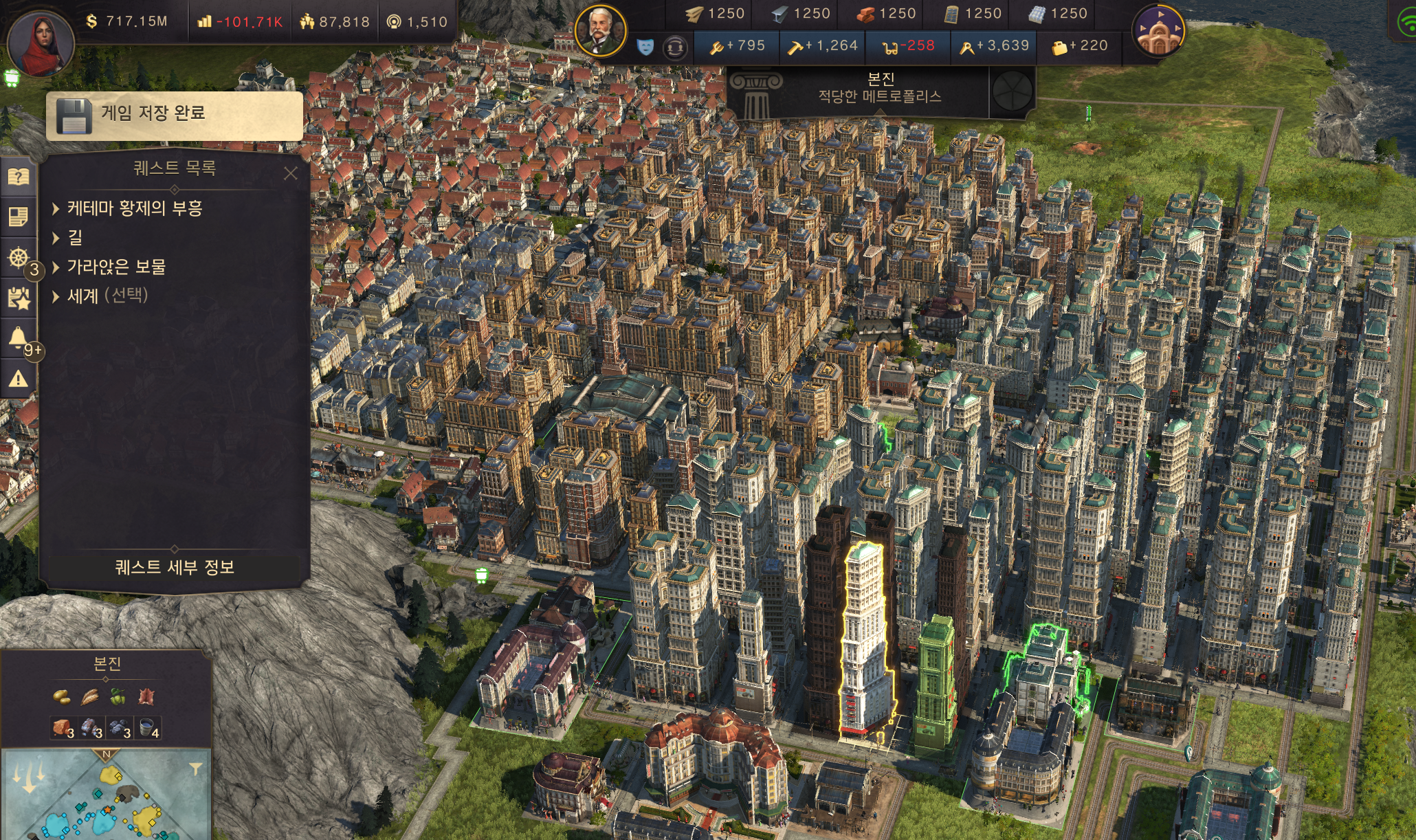Select the 가라앉은 보물 quest
Image resolution: width=1416 pixels, height=840 pixels.
(116, 267)
